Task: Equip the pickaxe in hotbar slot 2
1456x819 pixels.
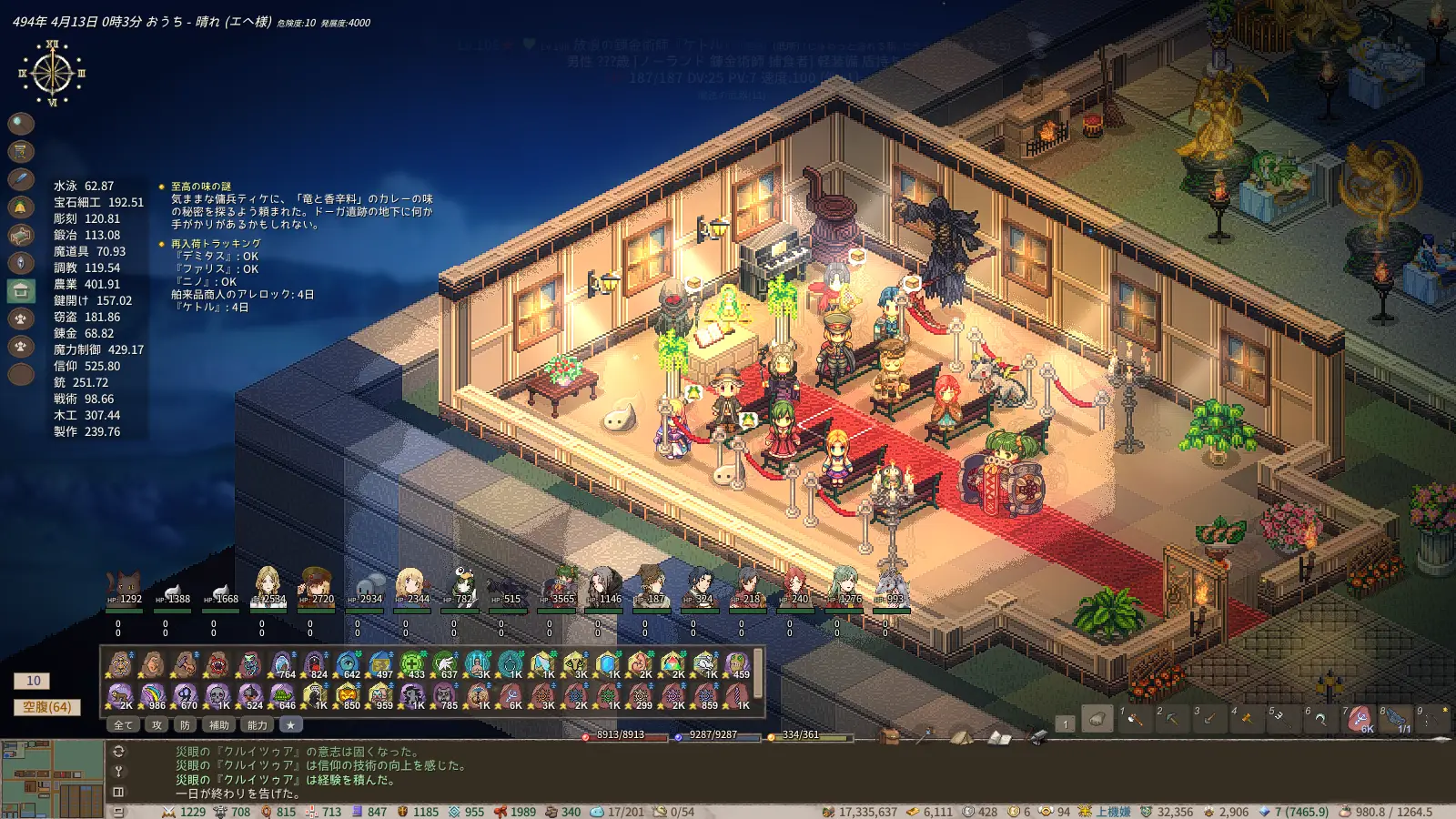Action: point(1172,719)
